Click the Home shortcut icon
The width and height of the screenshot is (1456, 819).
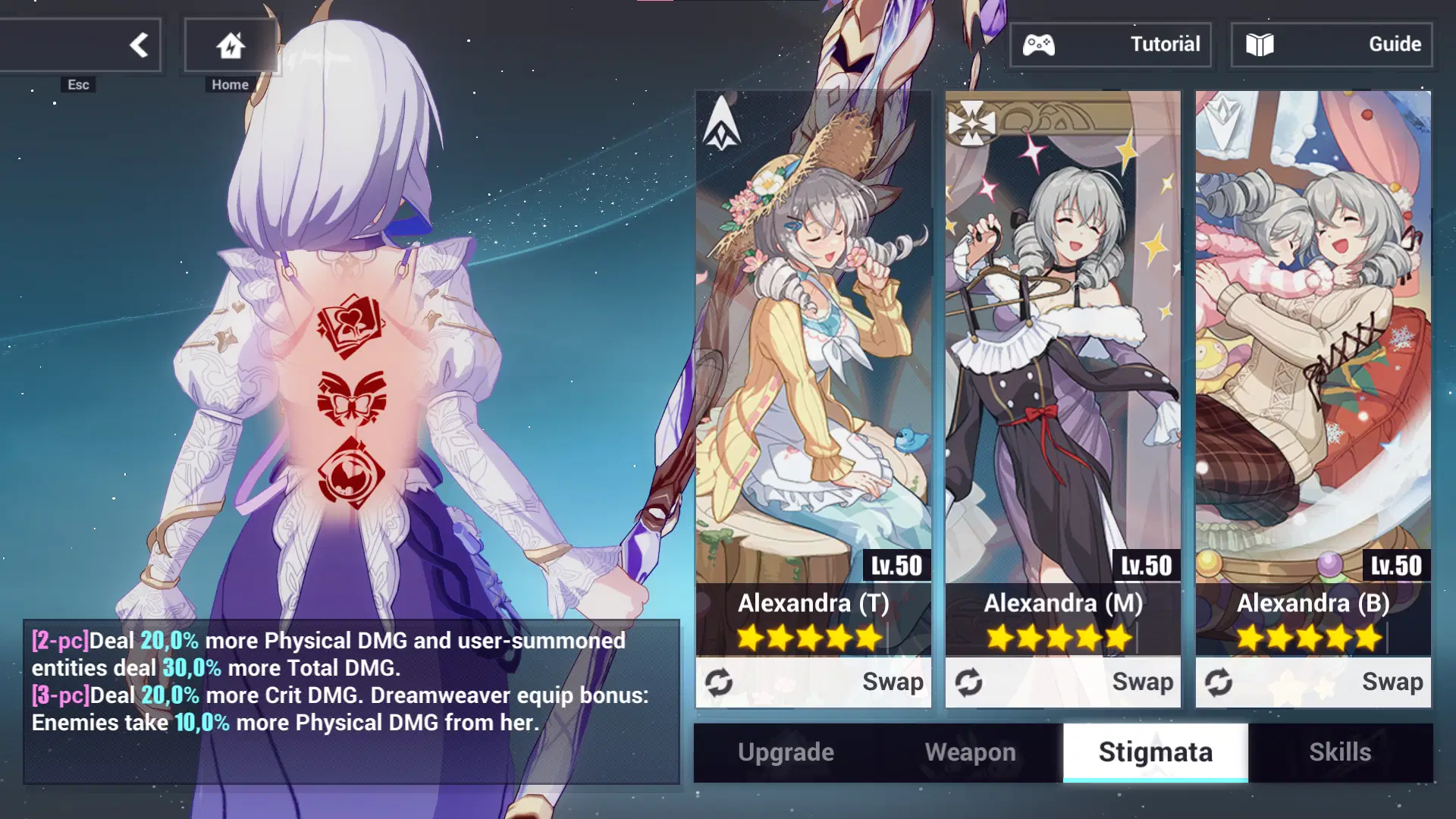pyautogui.click(x=231, y=44)
